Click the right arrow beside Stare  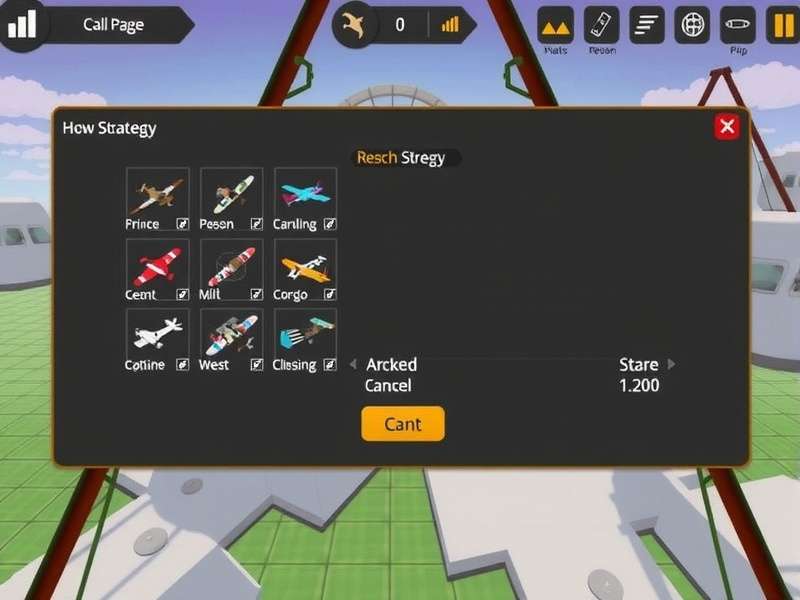click(671, 365)
